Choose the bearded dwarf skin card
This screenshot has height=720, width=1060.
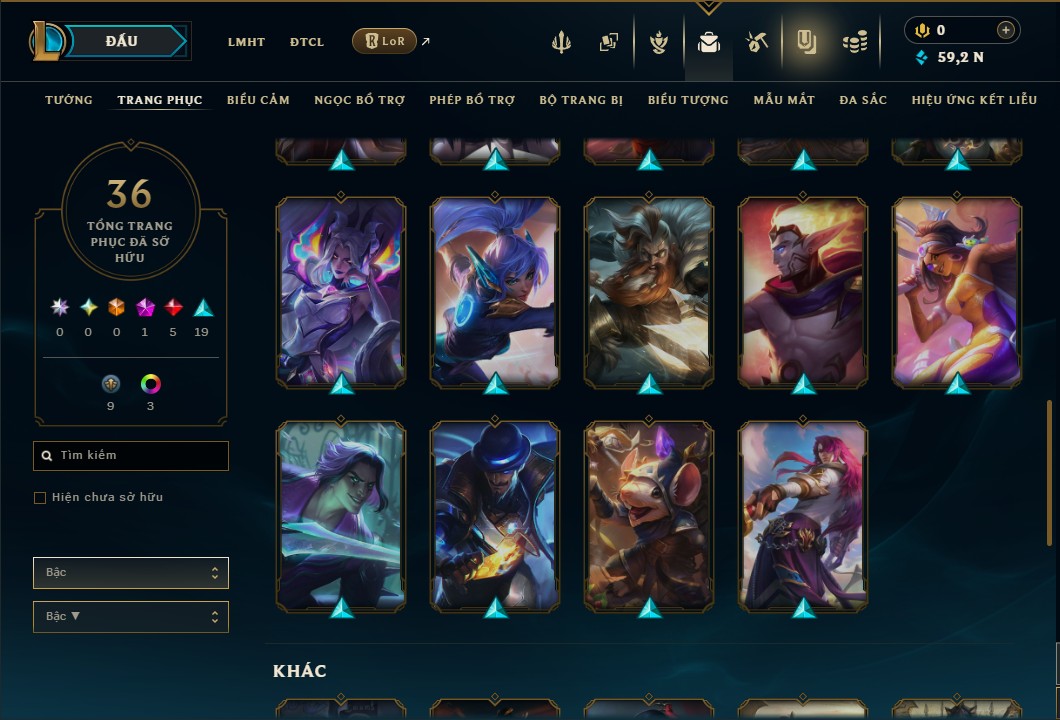pyautogui.click(x=649, y=291)
